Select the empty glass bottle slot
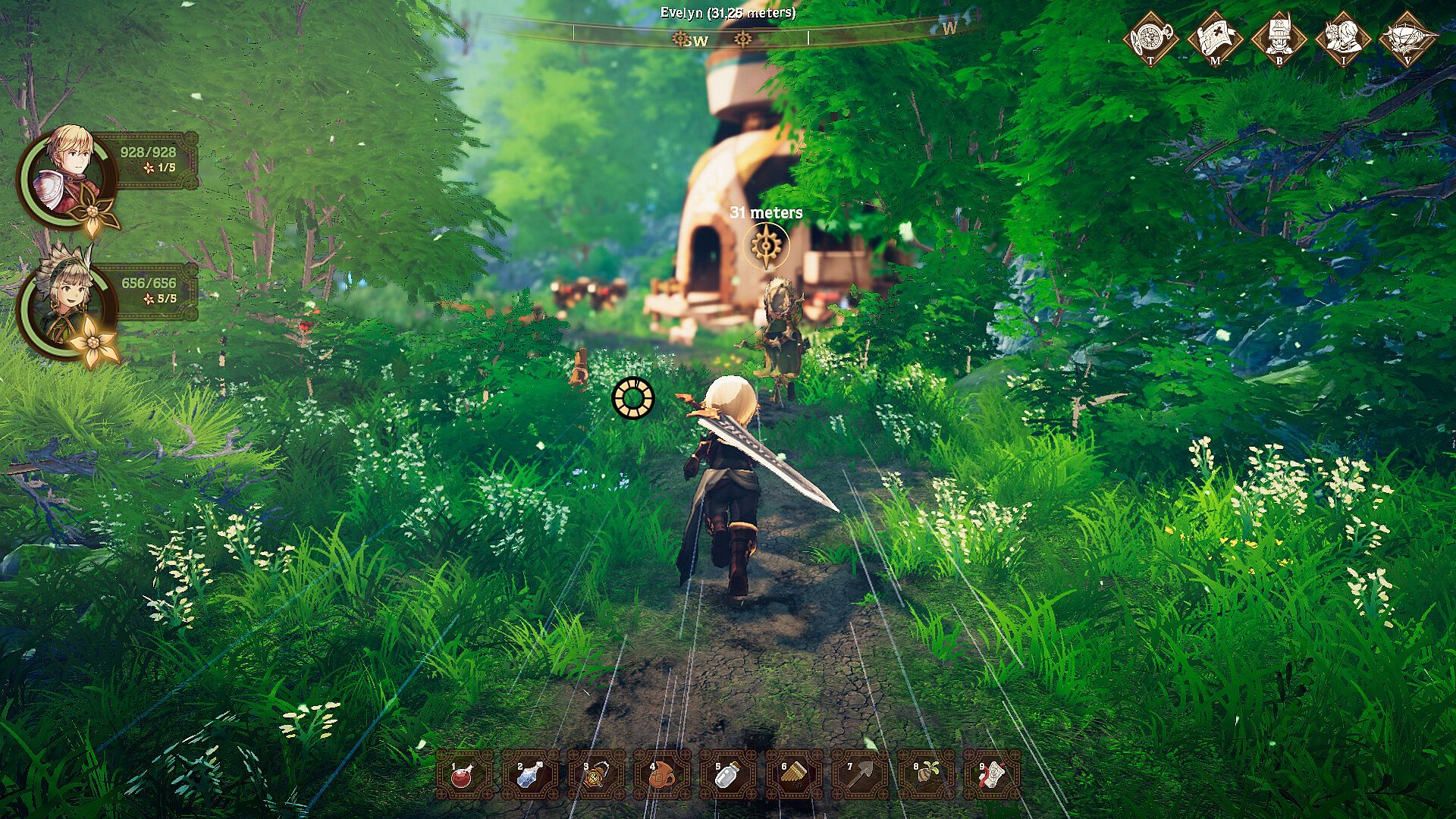 pyautogui.click(x=727, y=775)
